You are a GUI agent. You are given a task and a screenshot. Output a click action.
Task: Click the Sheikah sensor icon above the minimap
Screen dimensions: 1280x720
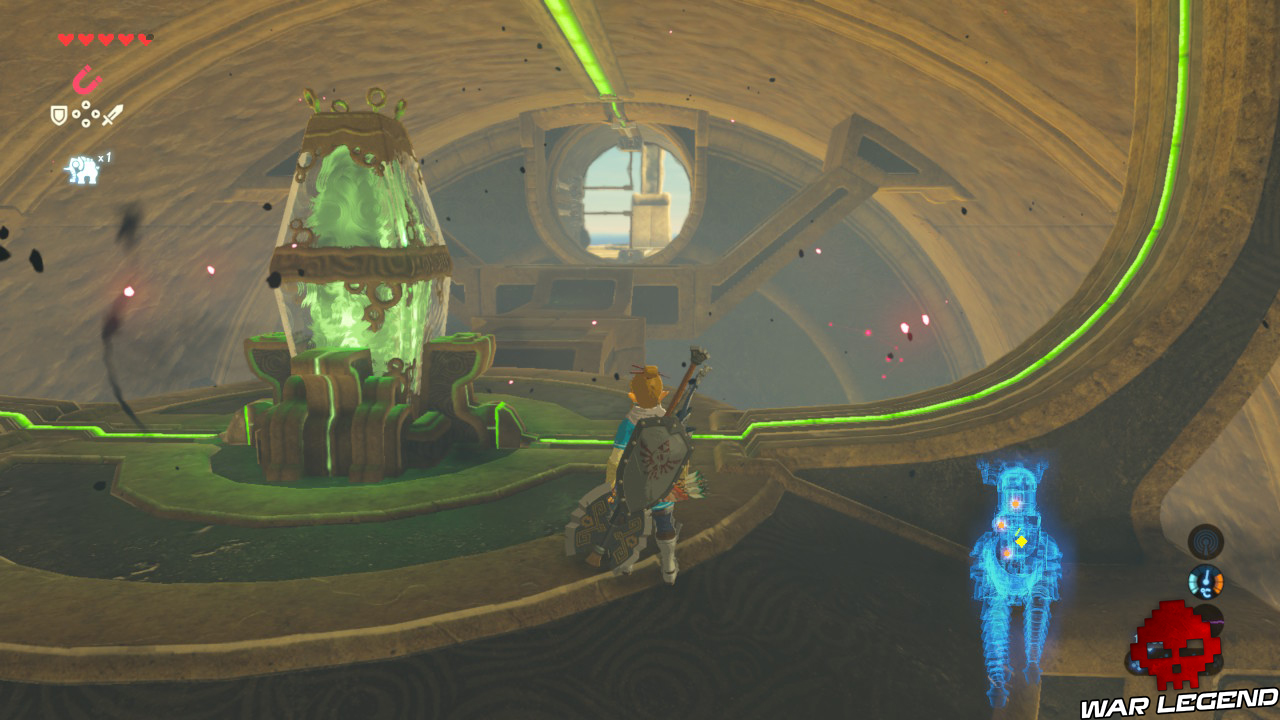coord(1206,541)
